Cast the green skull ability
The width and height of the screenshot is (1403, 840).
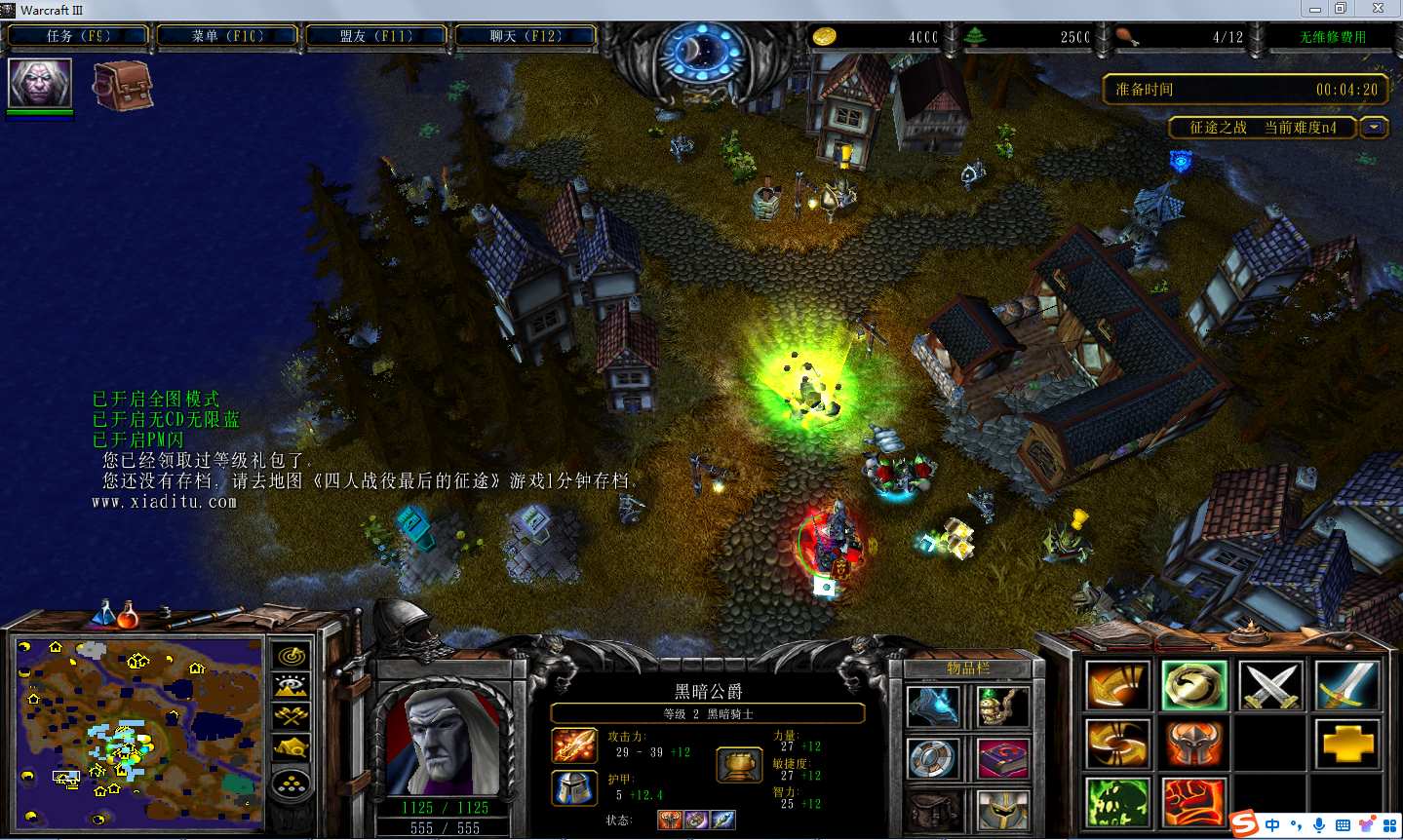pos(1116,804)
